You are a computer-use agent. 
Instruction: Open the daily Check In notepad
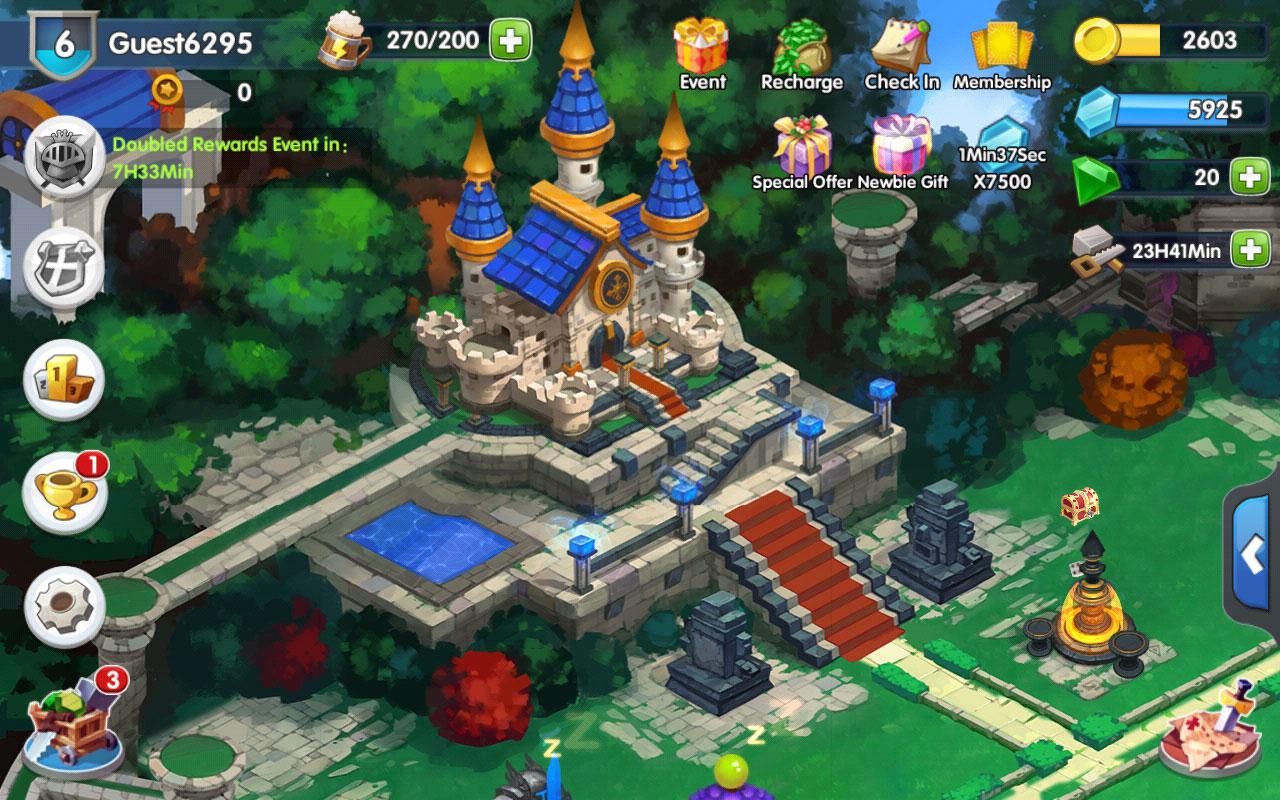[x=901, y=48]
